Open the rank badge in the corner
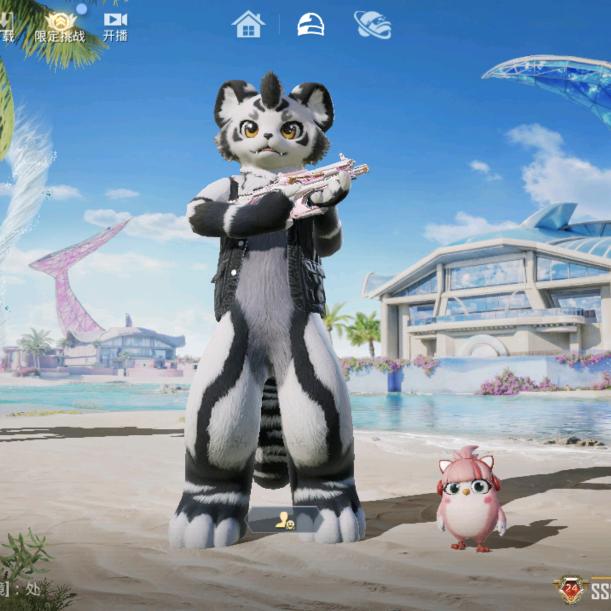This screenshot has width=611, height=611. coord(571,589)
